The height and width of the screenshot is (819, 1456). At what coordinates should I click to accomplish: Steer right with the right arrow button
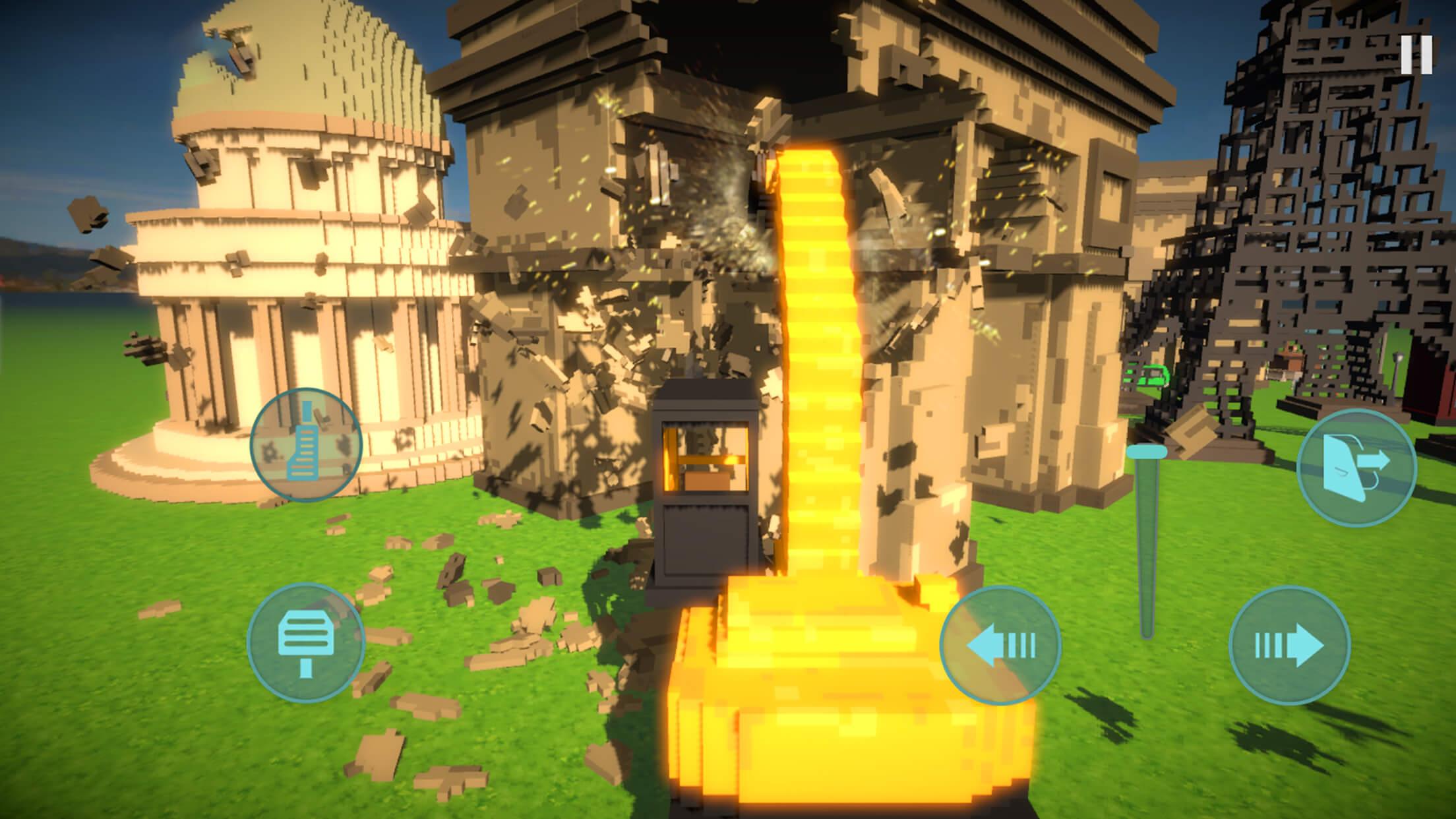tap(1289, 644)
